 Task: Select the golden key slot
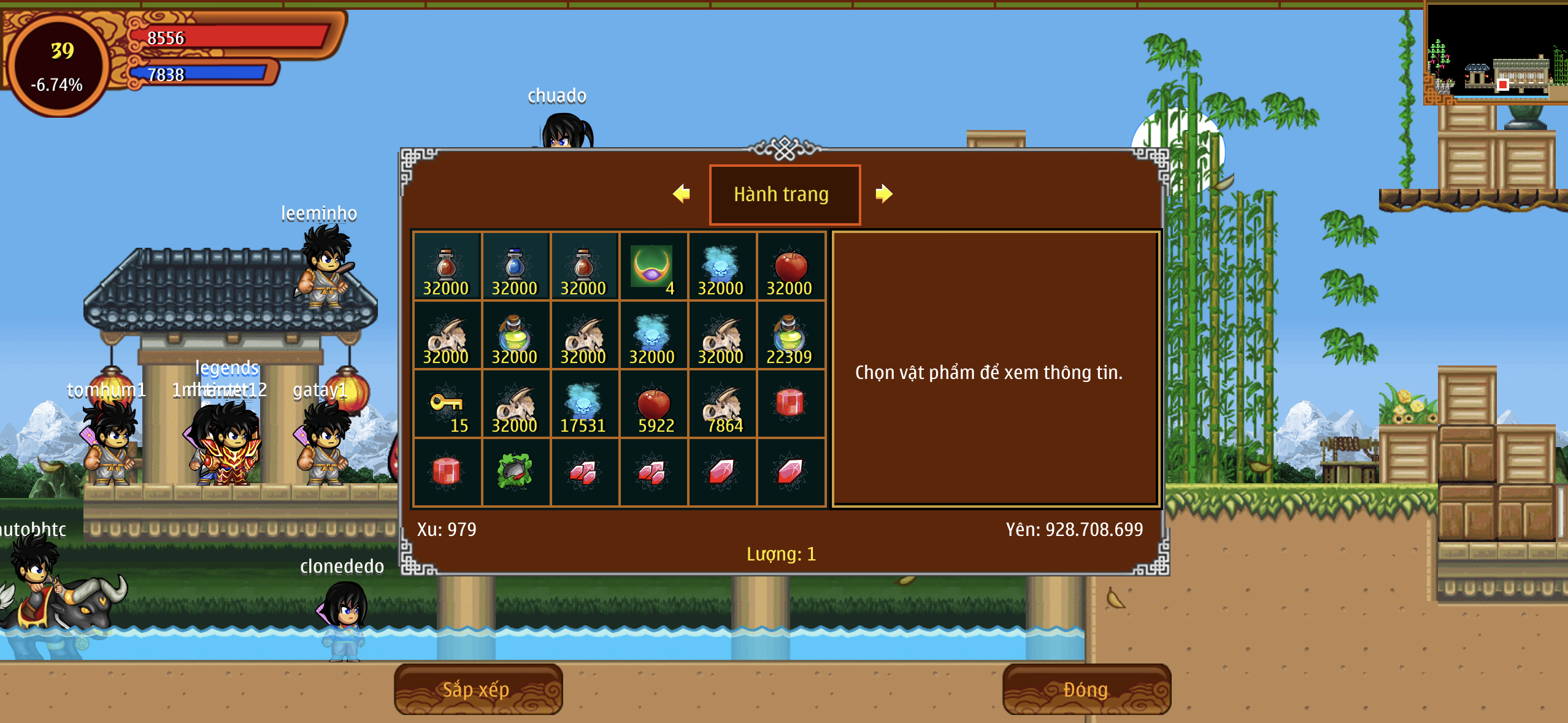(447, 404)
